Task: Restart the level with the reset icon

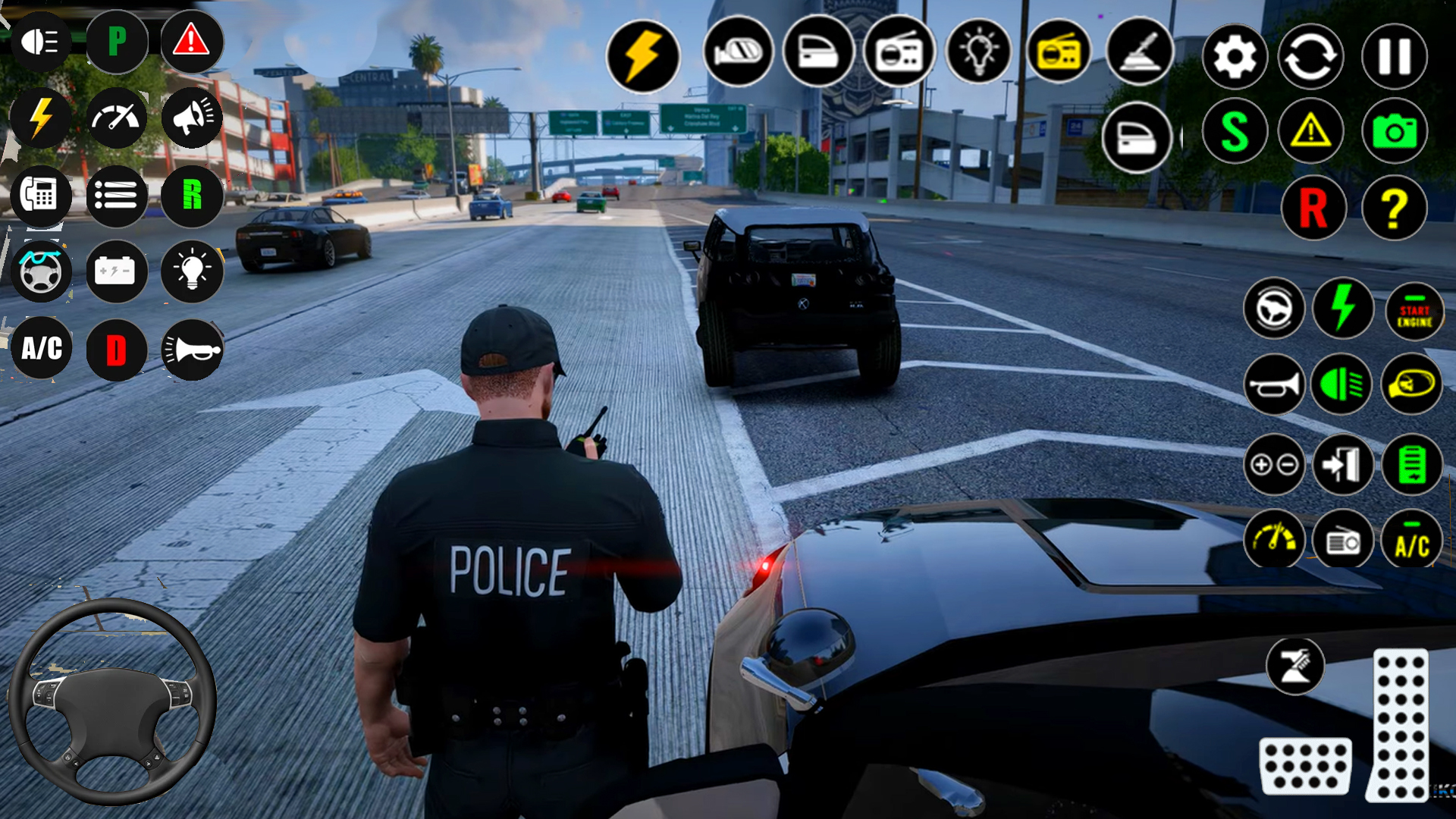Action: [x=1310, y=57]
